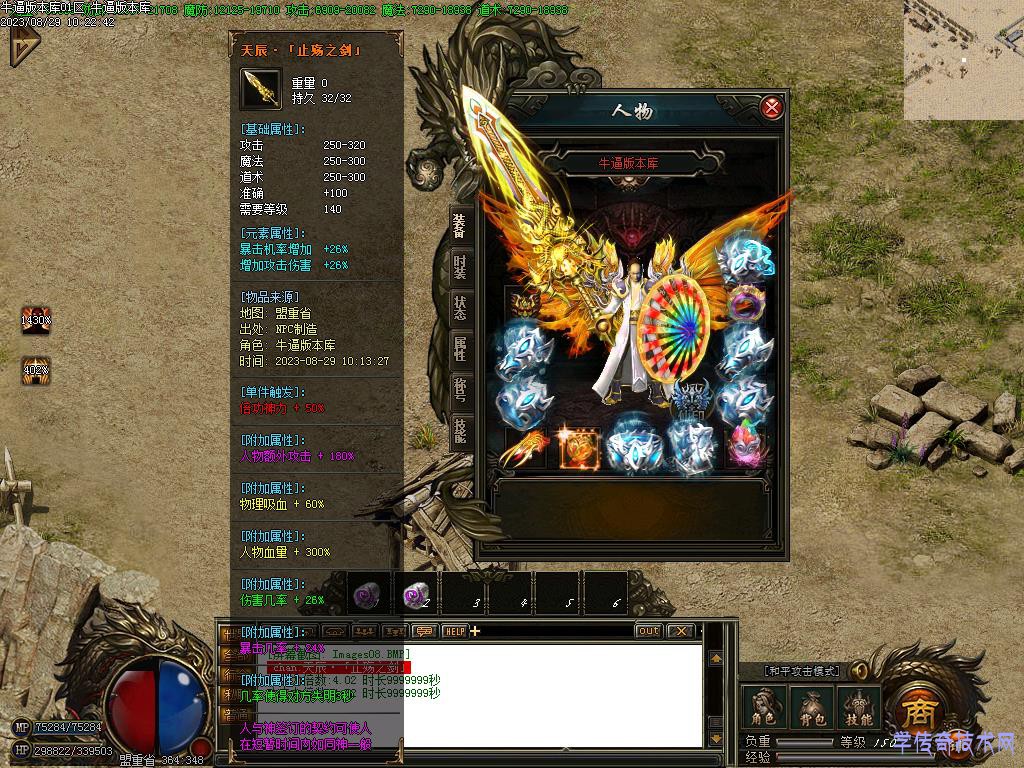Open the 角色 character button
The image size is (1024, 768).
[x=763, y=708]
